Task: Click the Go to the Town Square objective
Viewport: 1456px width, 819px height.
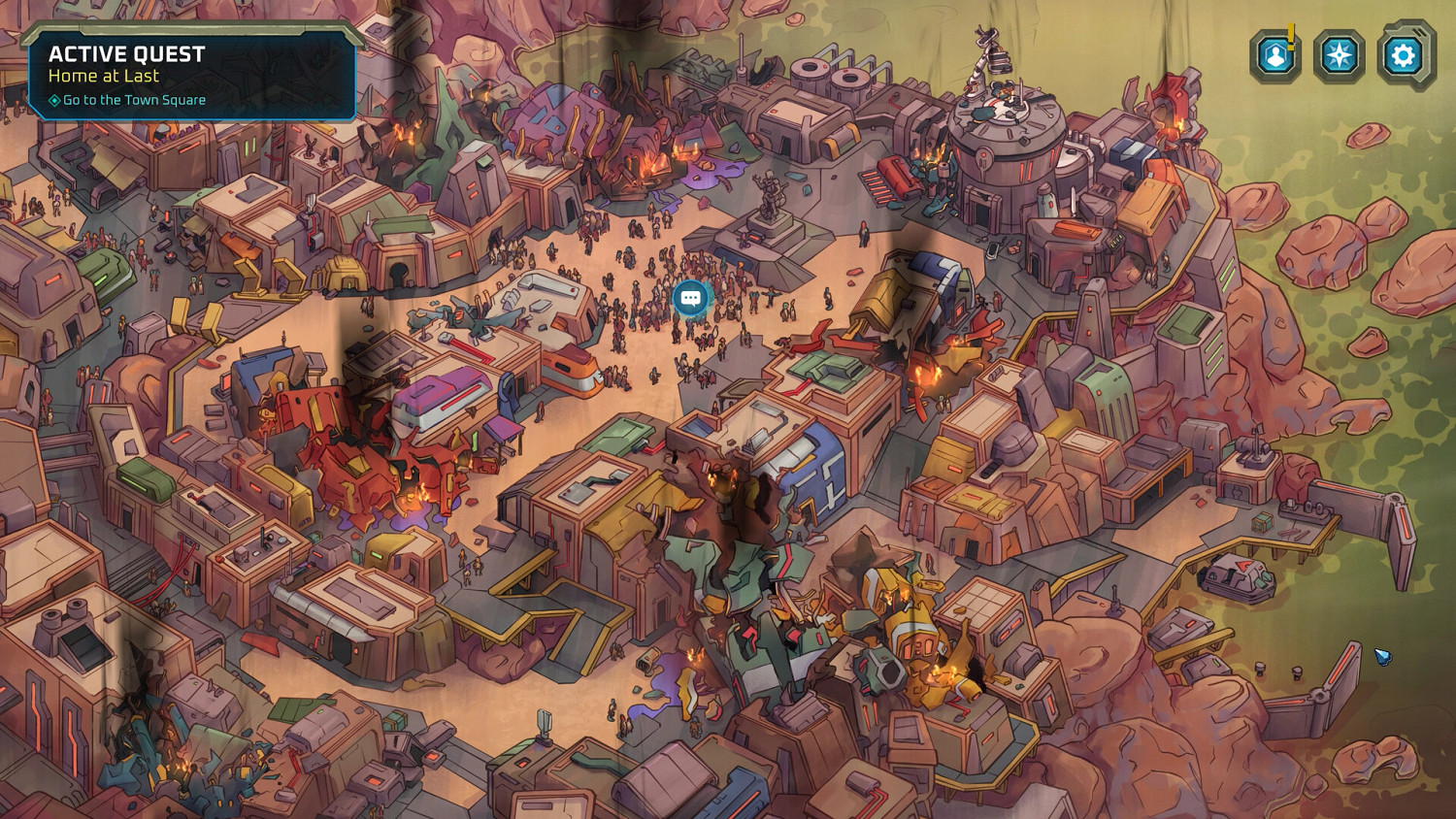Action: click(134, 99)
